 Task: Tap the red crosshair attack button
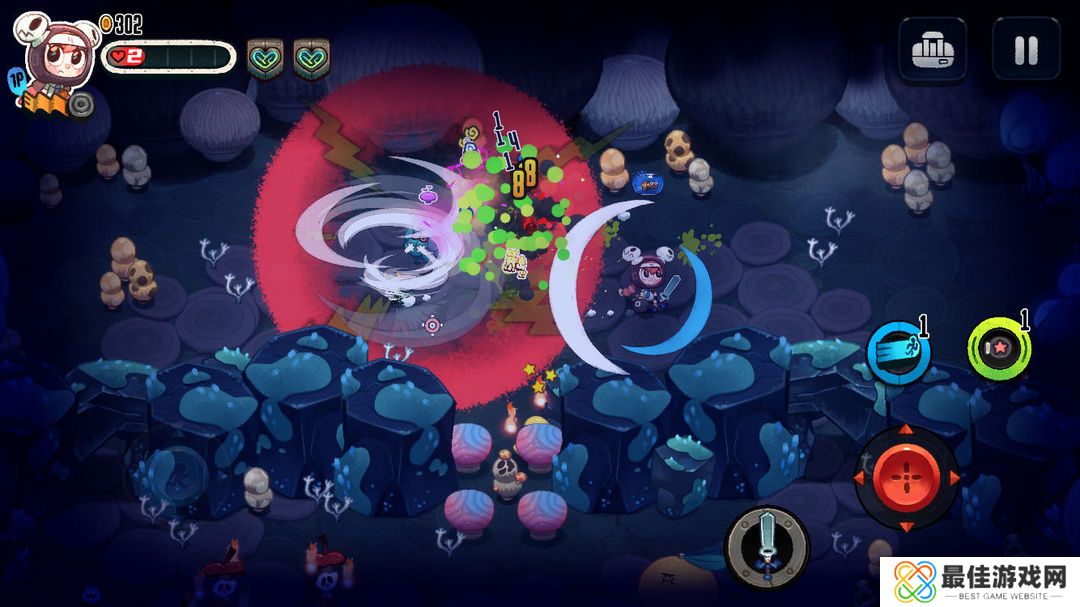coord(906,479)
